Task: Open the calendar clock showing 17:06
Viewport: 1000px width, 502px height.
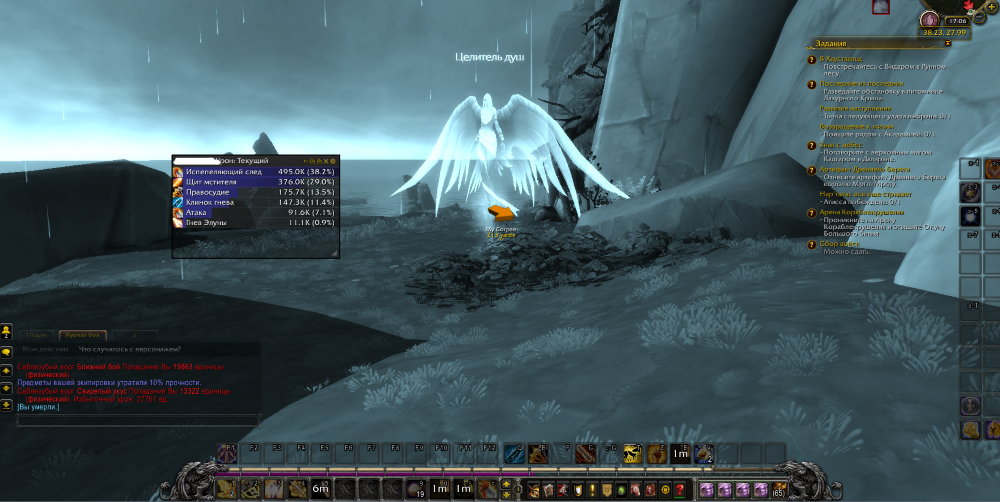Action: [957, 19]
